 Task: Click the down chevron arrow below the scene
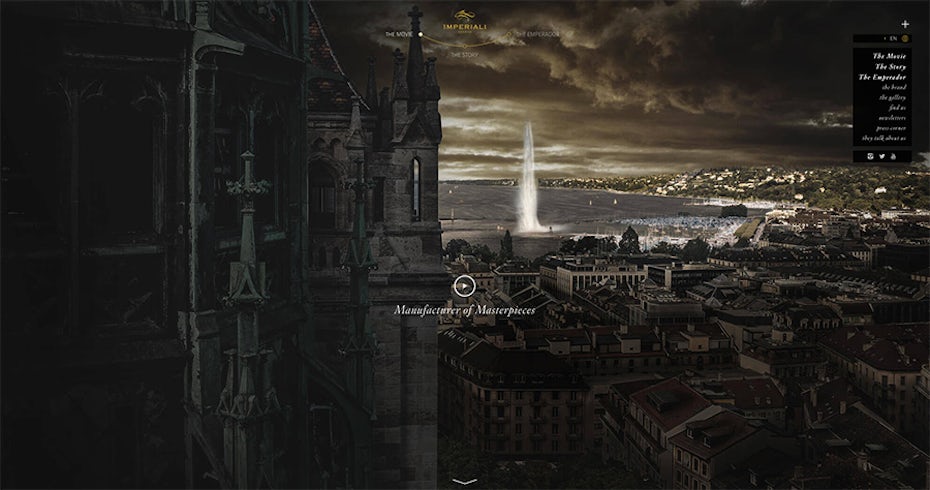pyautogui.click(x=464, y=481)
